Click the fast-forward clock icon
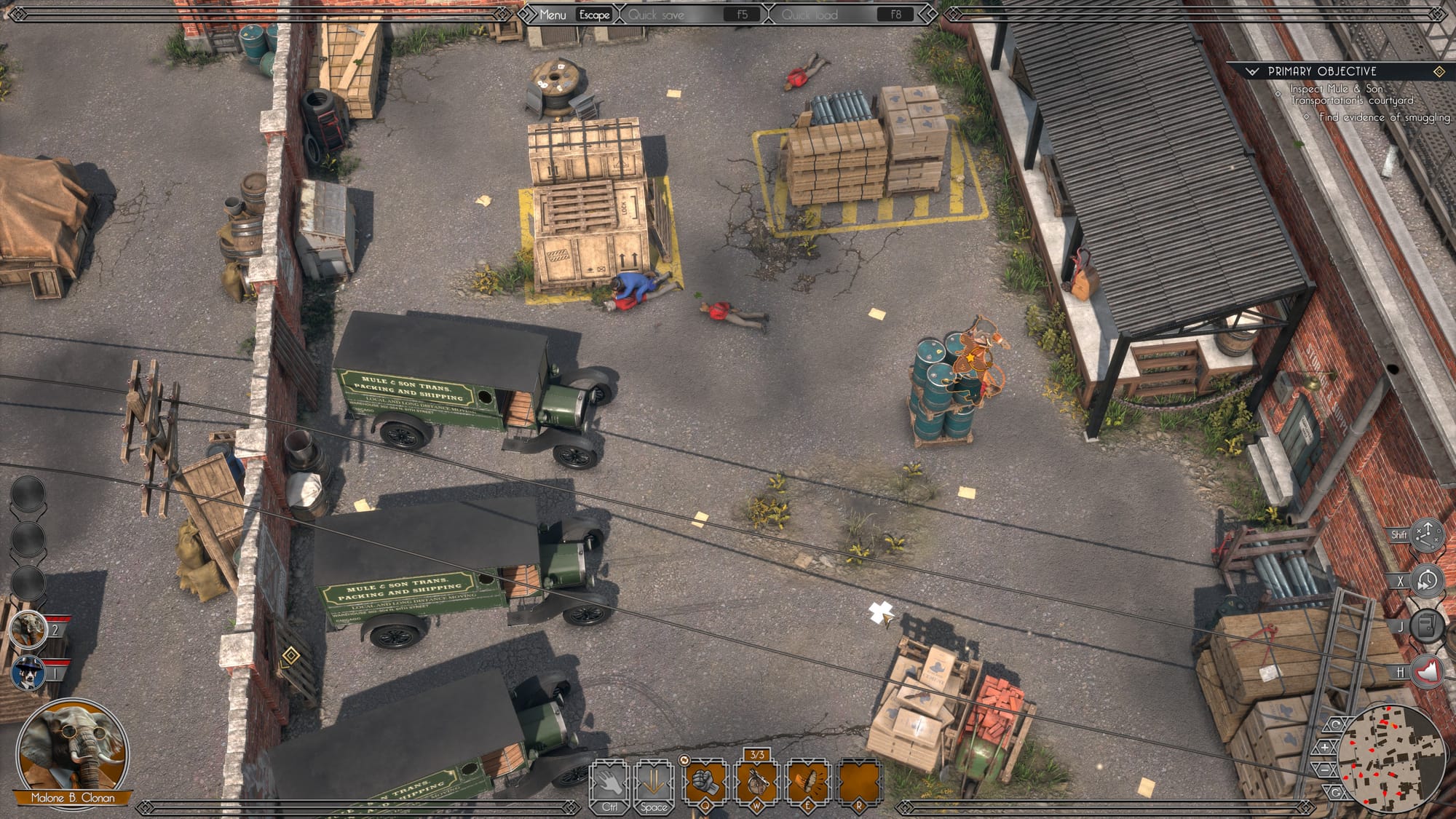Screen dimensions: 1456x819 [1427, 581]
